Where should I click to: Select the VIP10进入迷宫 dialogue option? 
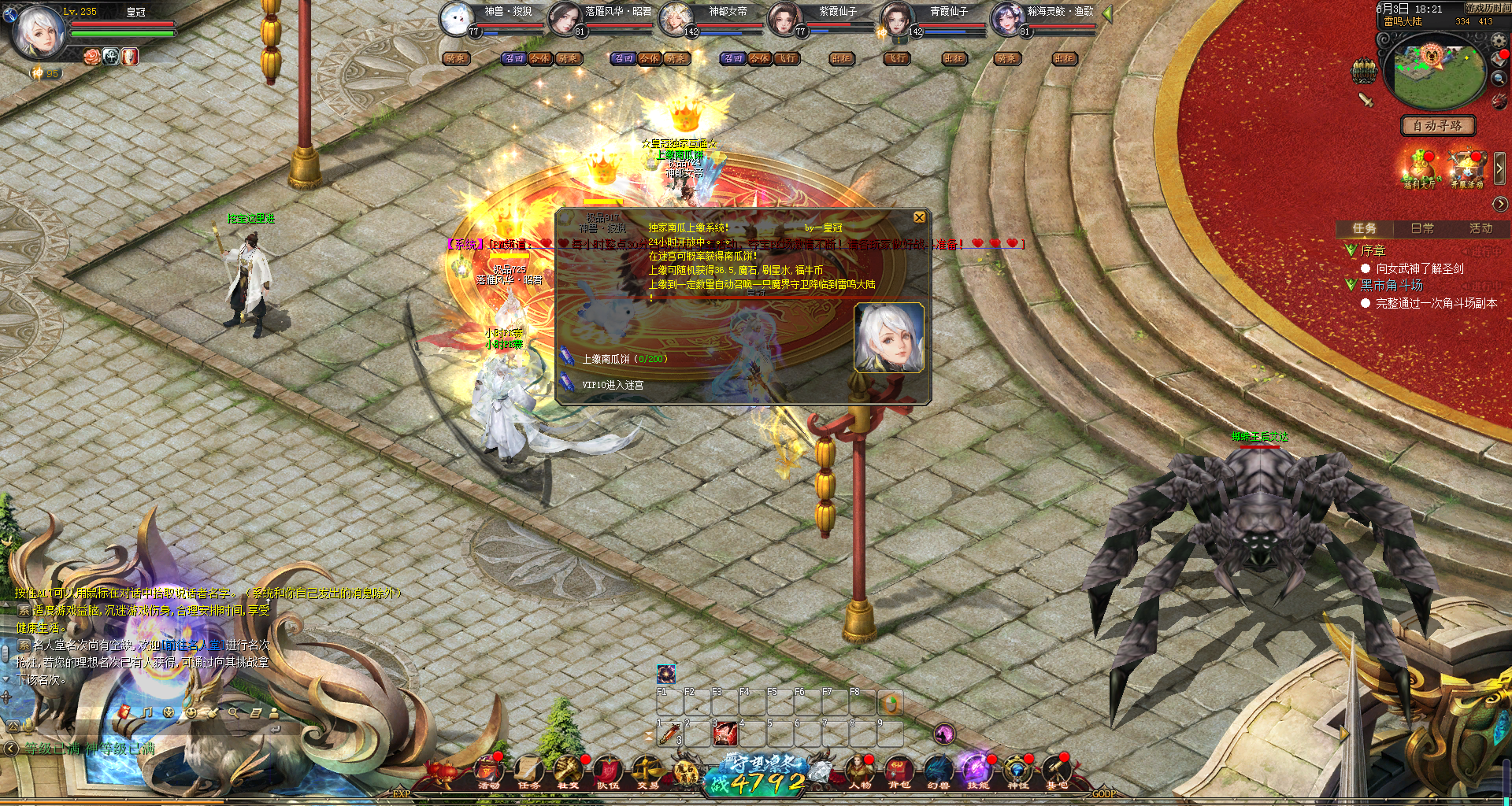[x=613, y=385]
